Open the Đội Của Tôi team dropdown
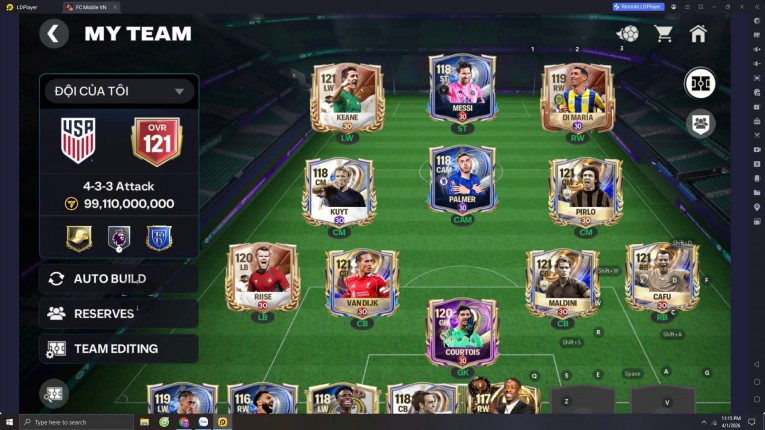 click(x=118, y=91)
